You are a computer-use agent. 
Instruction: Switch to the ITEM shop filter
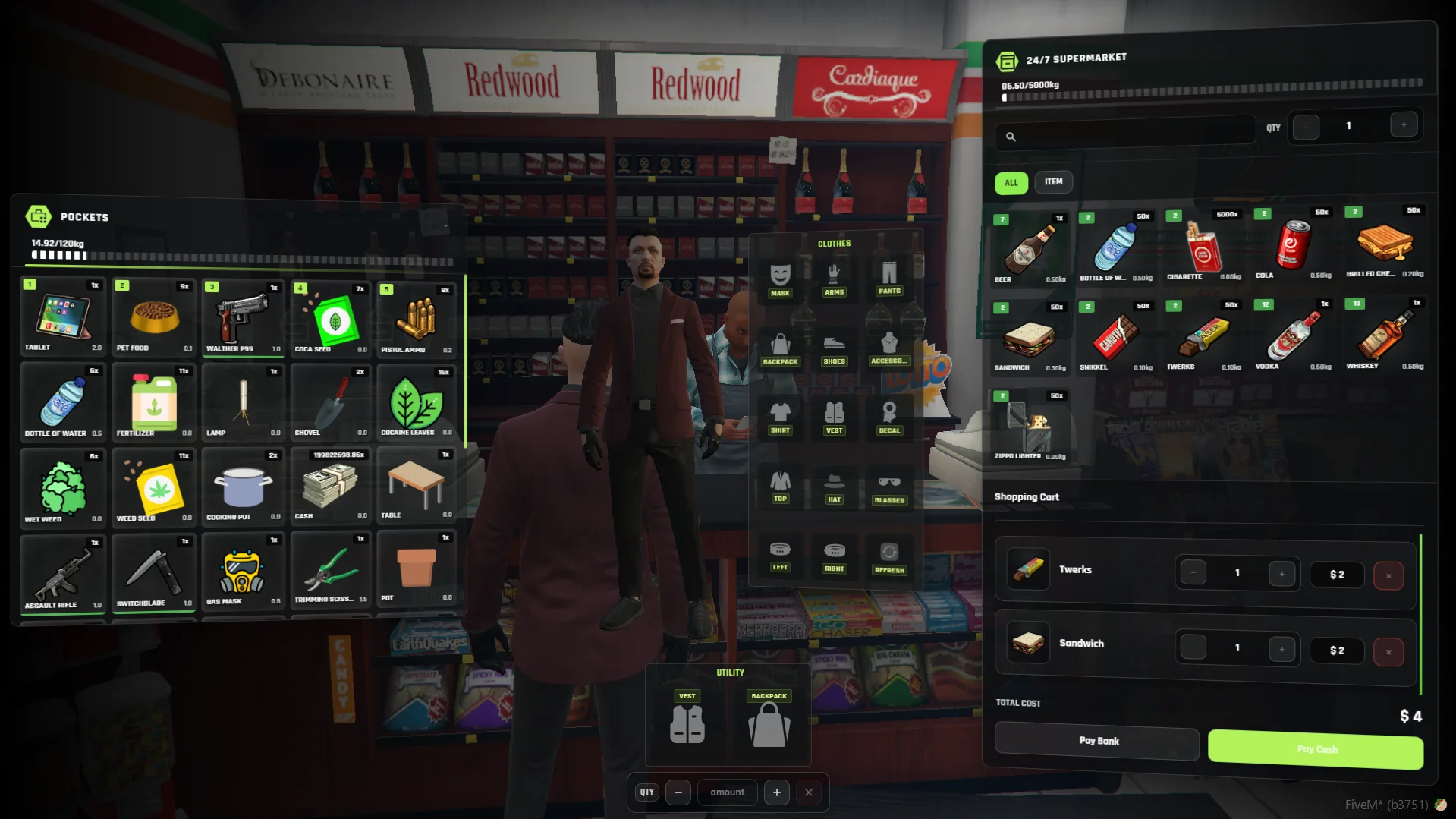click(x=1052, y=182)
